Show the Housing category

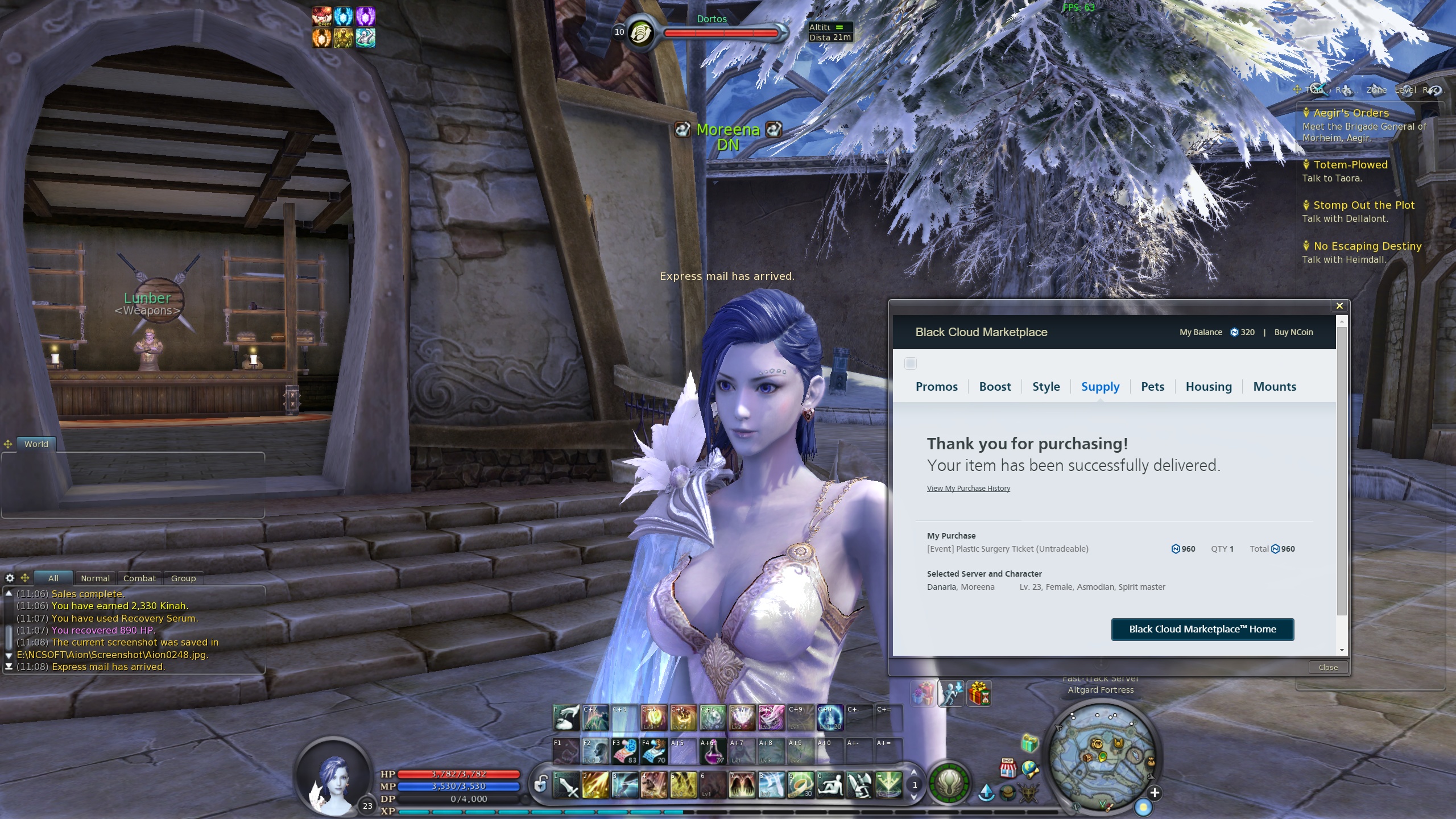(1209, 387)
